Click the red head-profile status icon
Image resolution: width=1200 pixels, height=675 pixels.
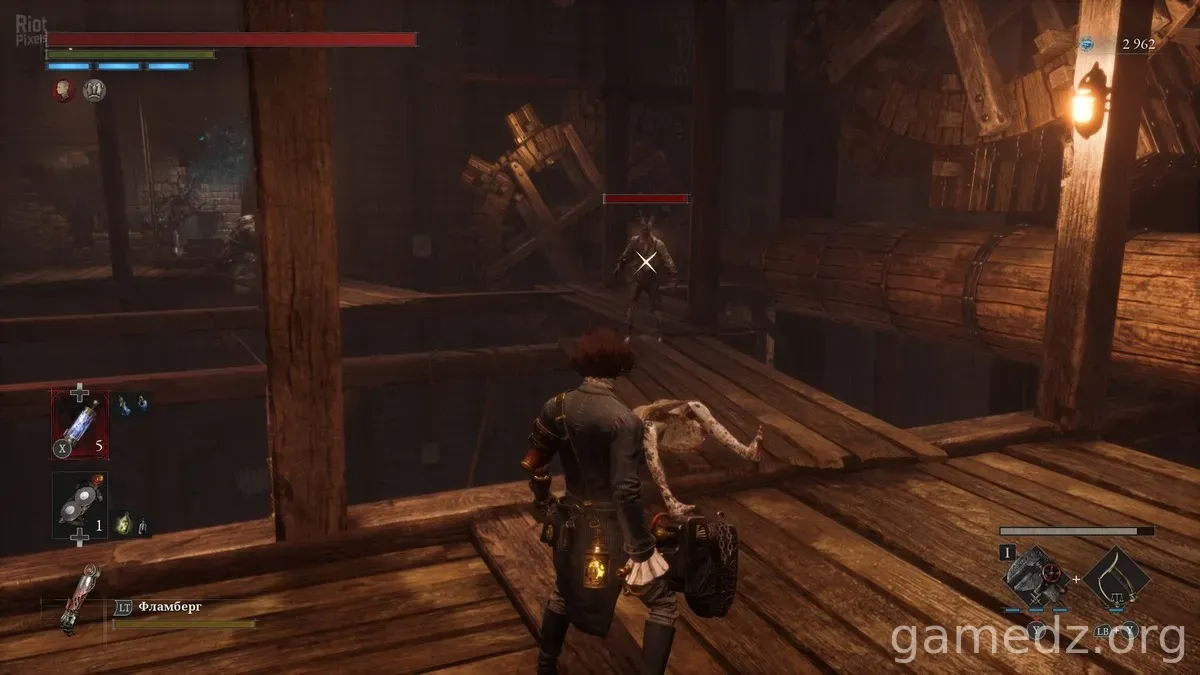tap(64, 91)
